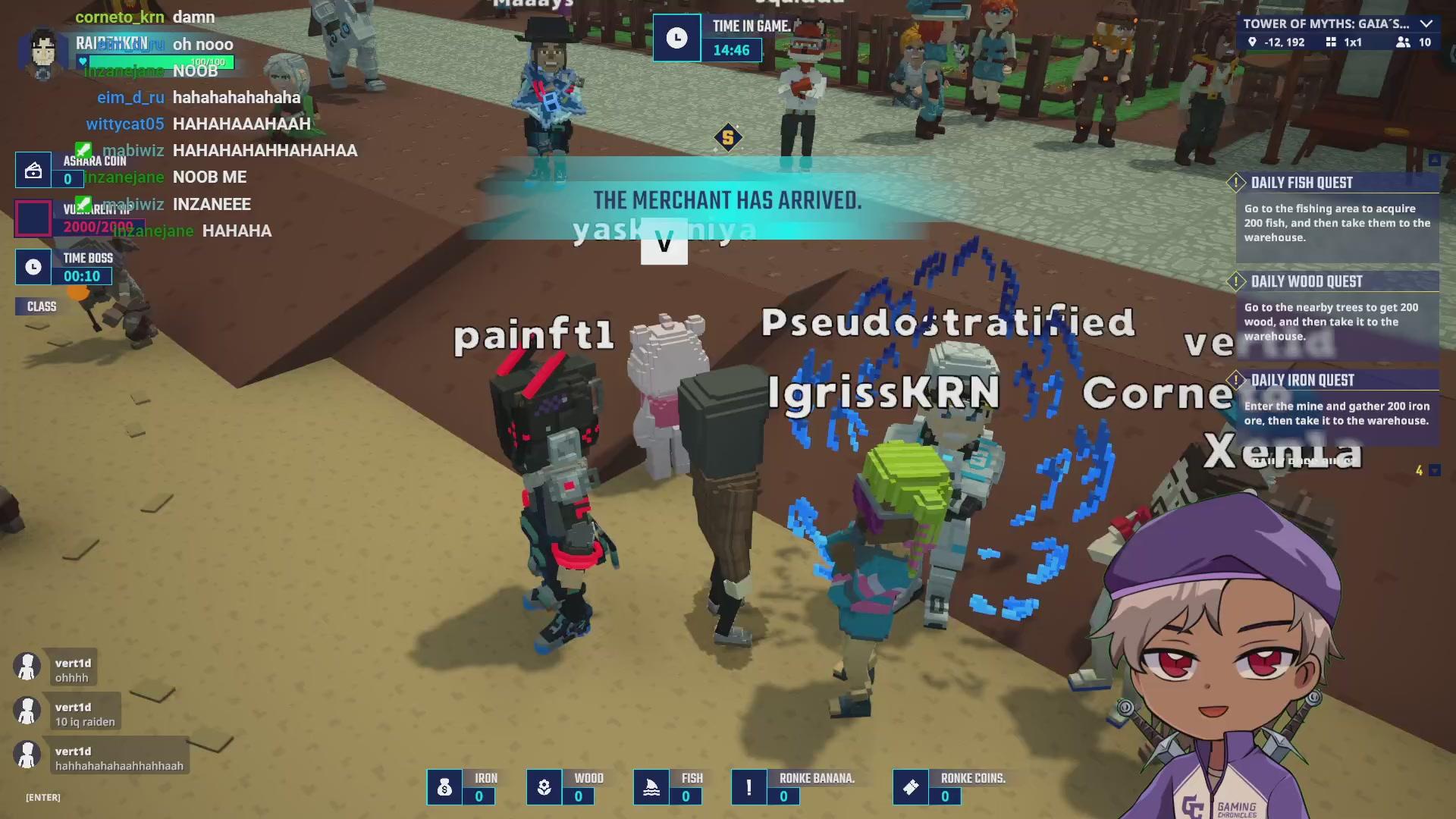Click the warning badge on Daily Iron Quest

(x=1236, y=380)
